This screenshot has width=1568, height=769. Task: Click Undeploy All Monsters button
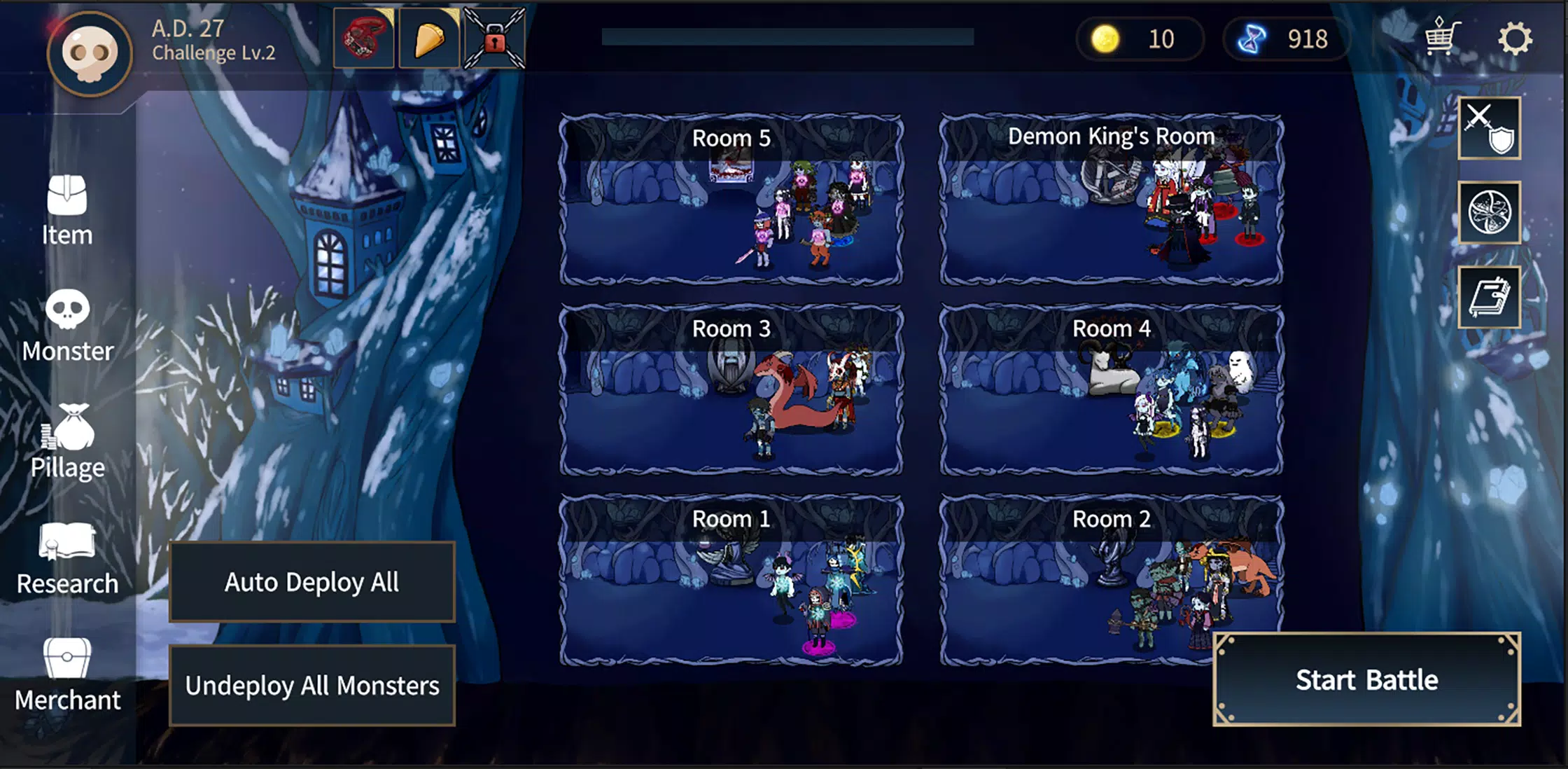pyautogui.click(x=312, y=685)
